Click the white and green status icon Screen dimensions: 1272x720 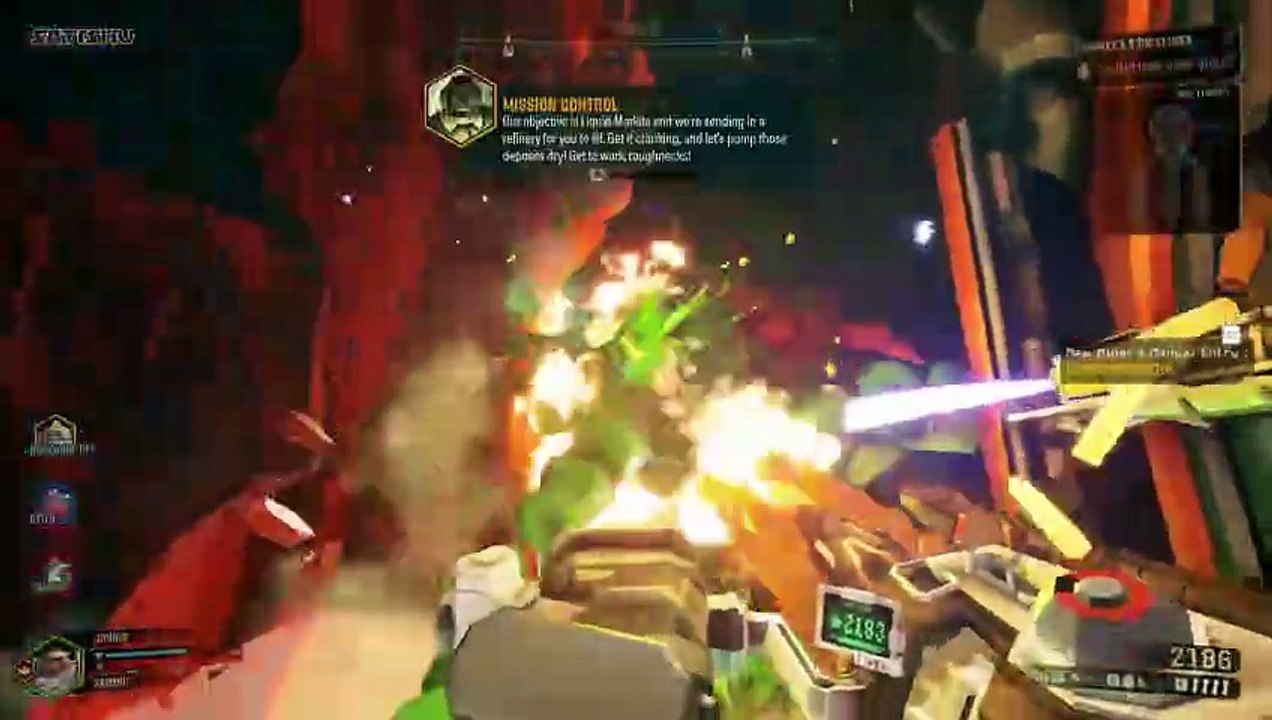[x=56, y=575]
